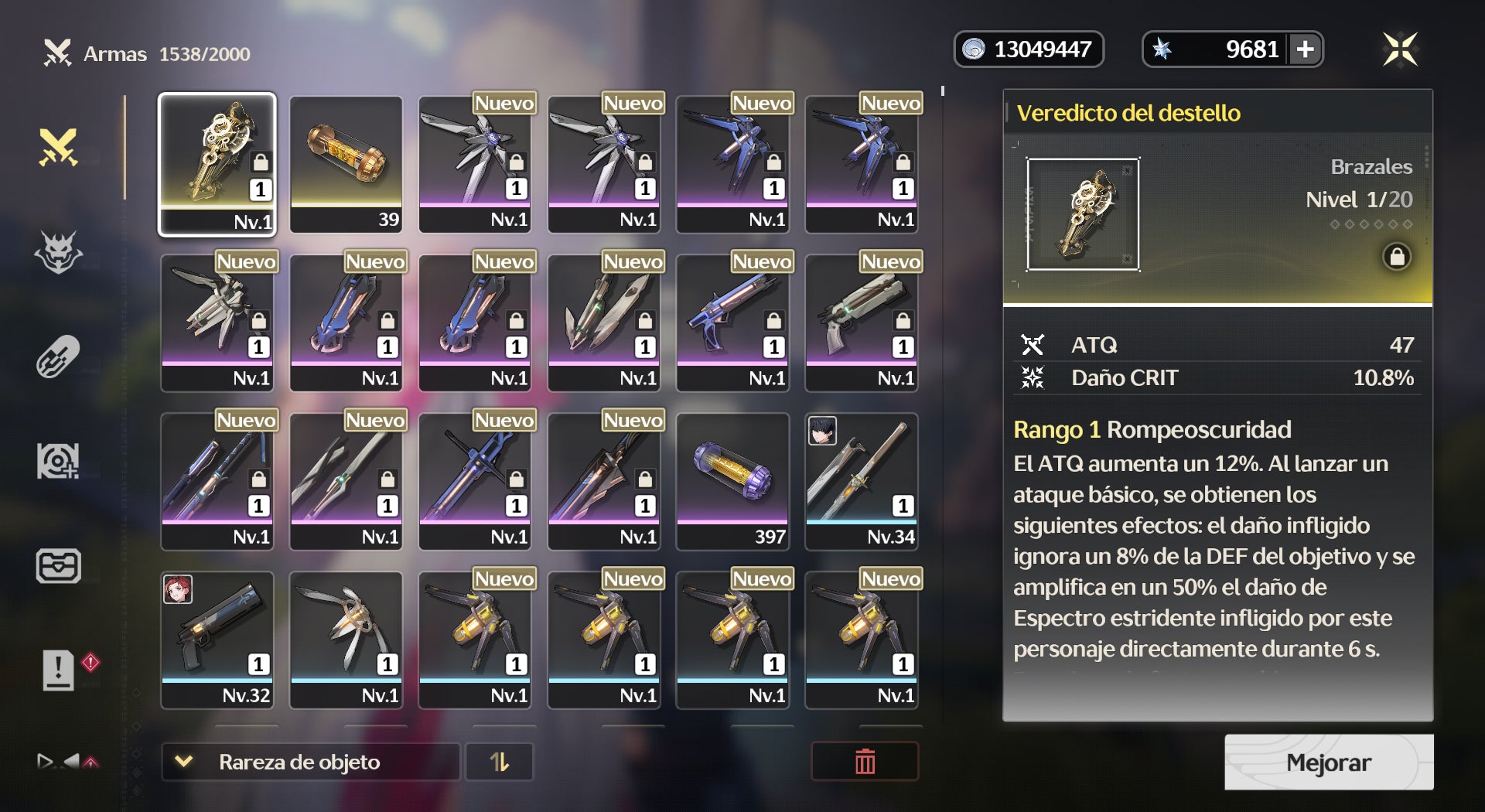Open the chest-shaped inventory tab

59,565
